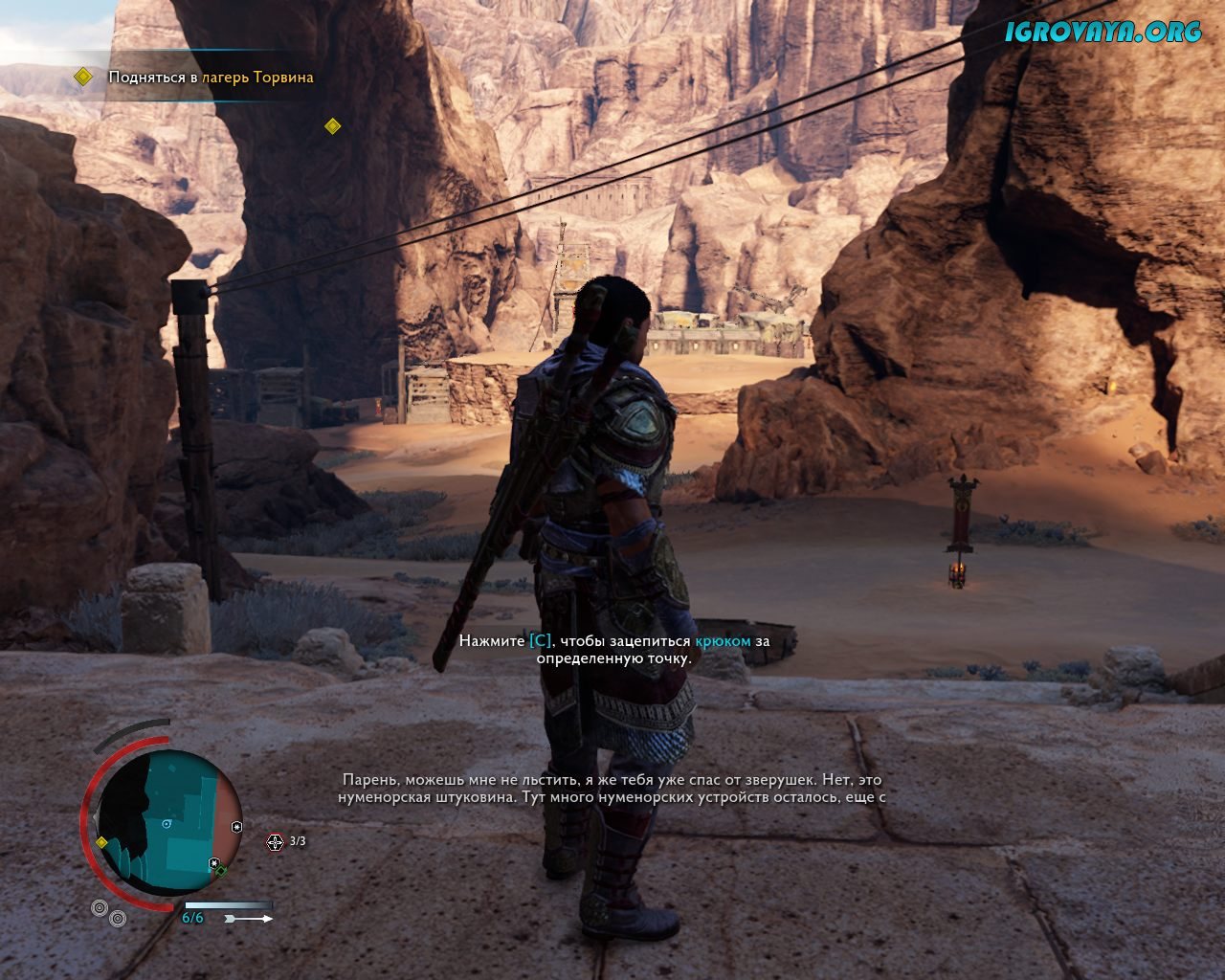Select the white arrow ammo icon

[248, 919]
